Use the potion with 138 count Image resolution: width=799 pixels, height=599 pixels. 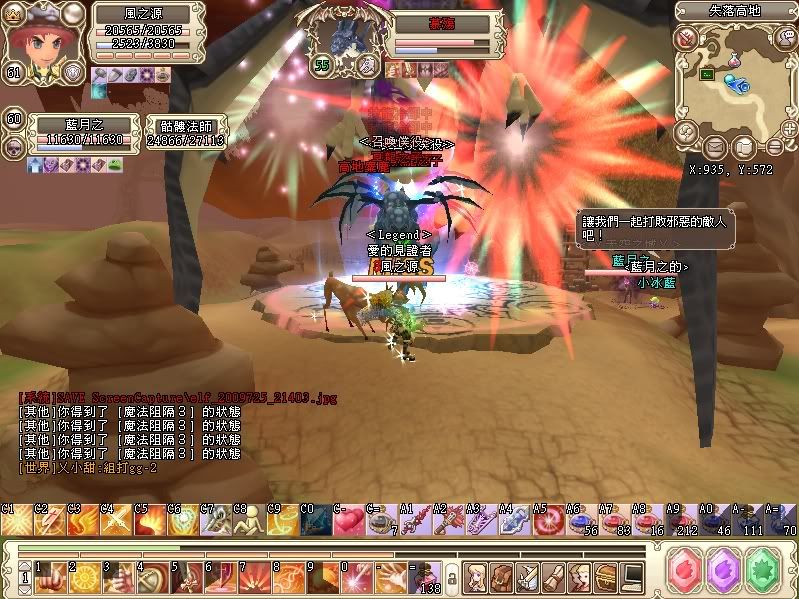(x=429, y=577)
